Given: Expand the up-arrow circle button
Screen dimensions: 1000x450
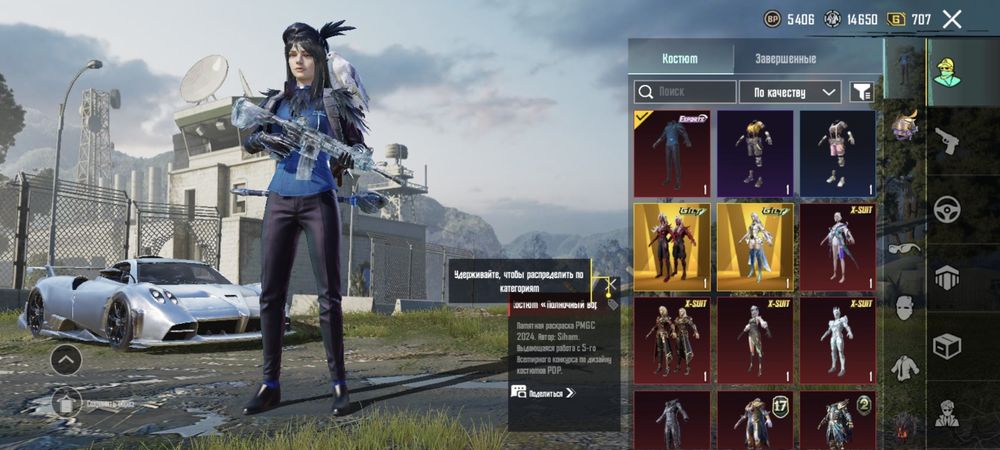Looking at the screenshot, I should point(66,358).
